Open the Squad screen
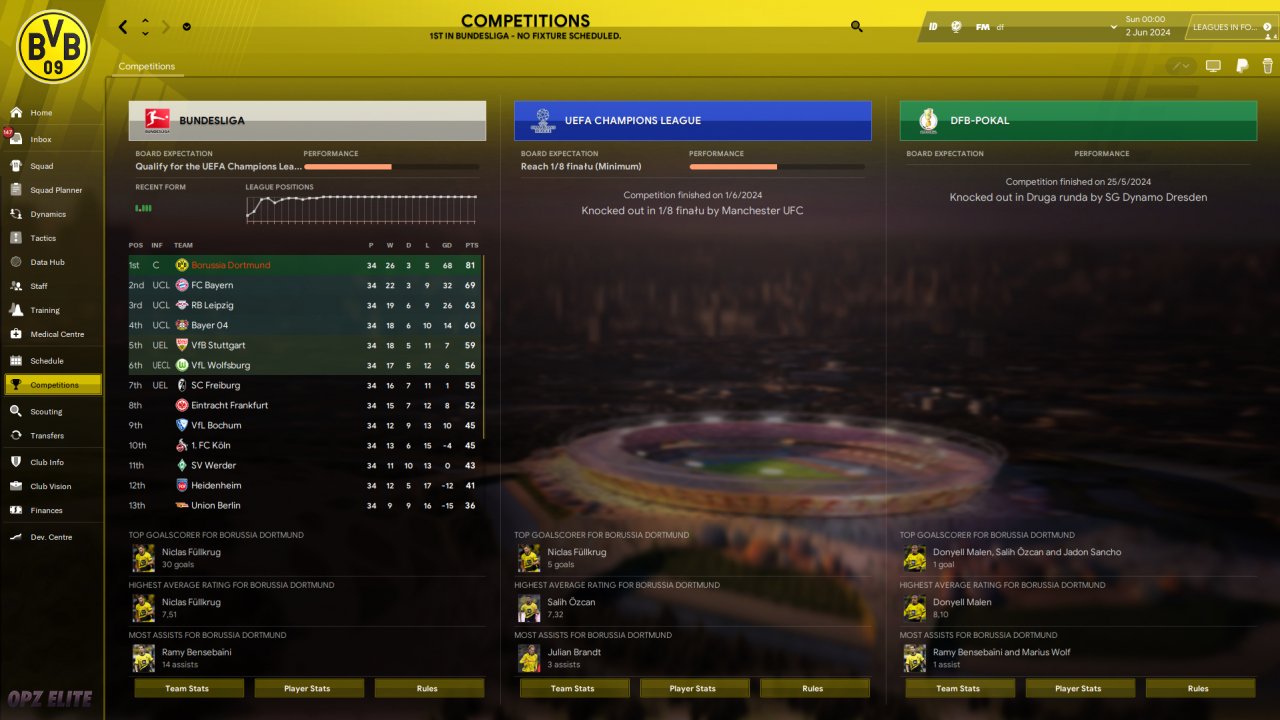 tap(41, 166)
